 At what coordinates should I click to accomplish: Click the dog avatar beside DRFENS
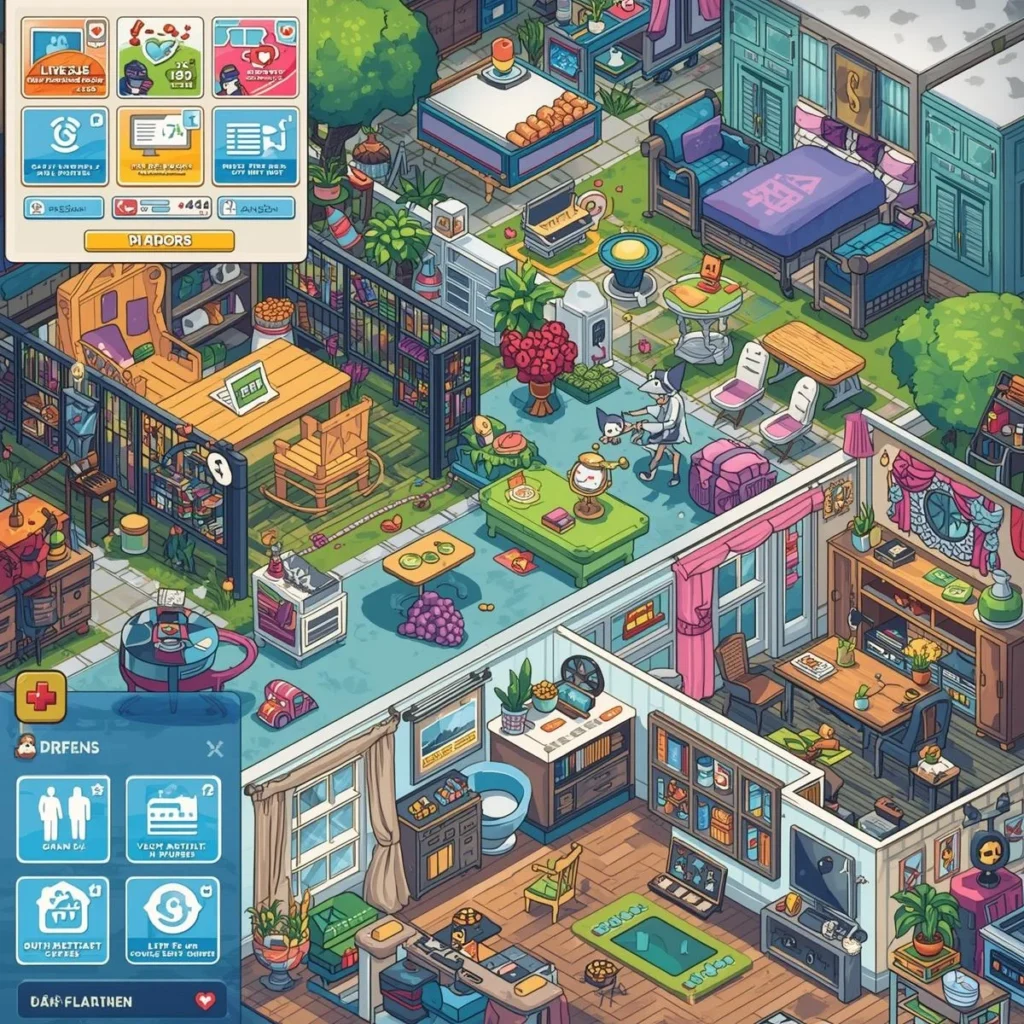point(26,748)
